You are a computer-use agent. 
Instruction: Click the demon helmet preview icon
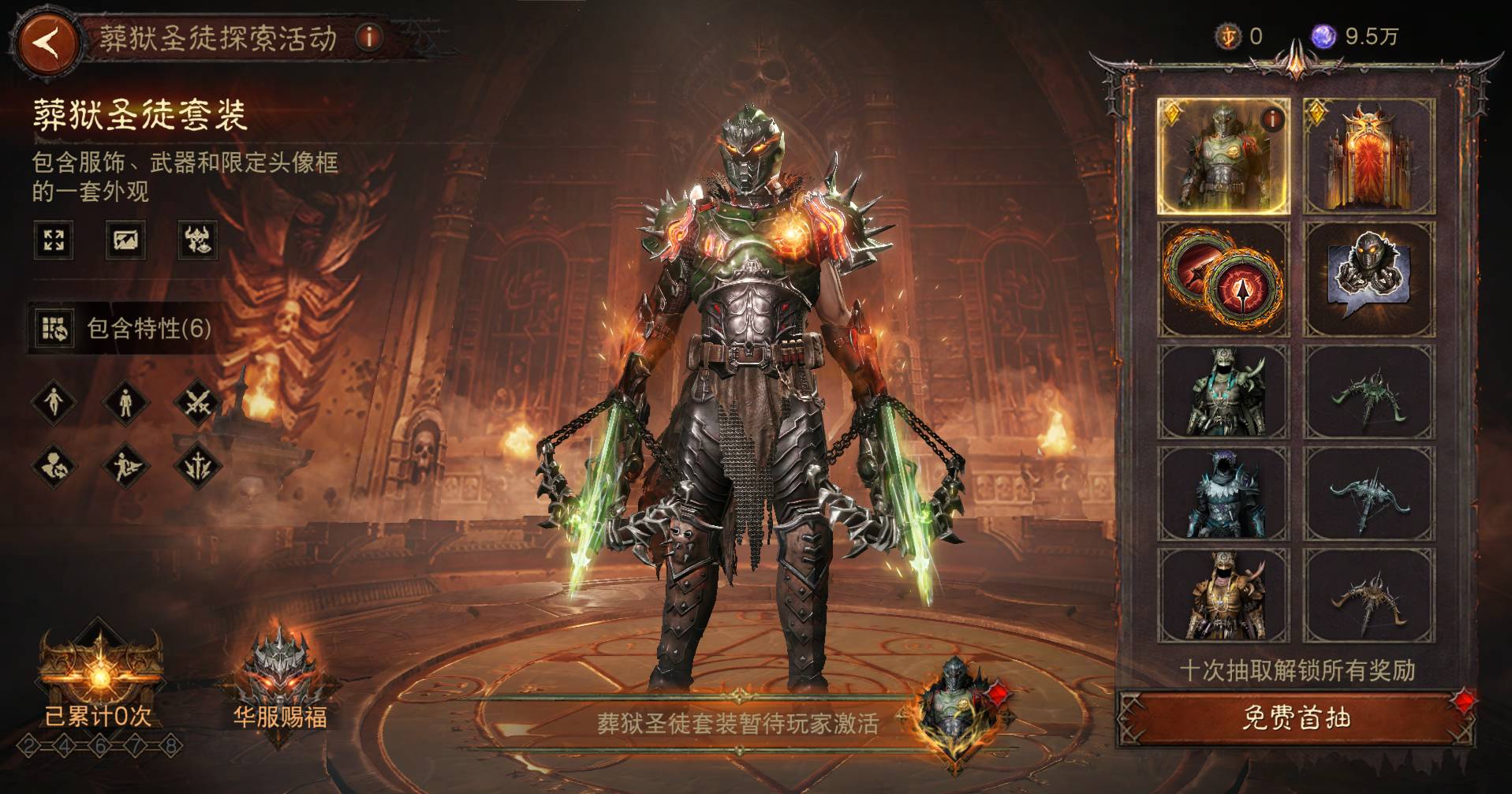click(x=197, y=240)
